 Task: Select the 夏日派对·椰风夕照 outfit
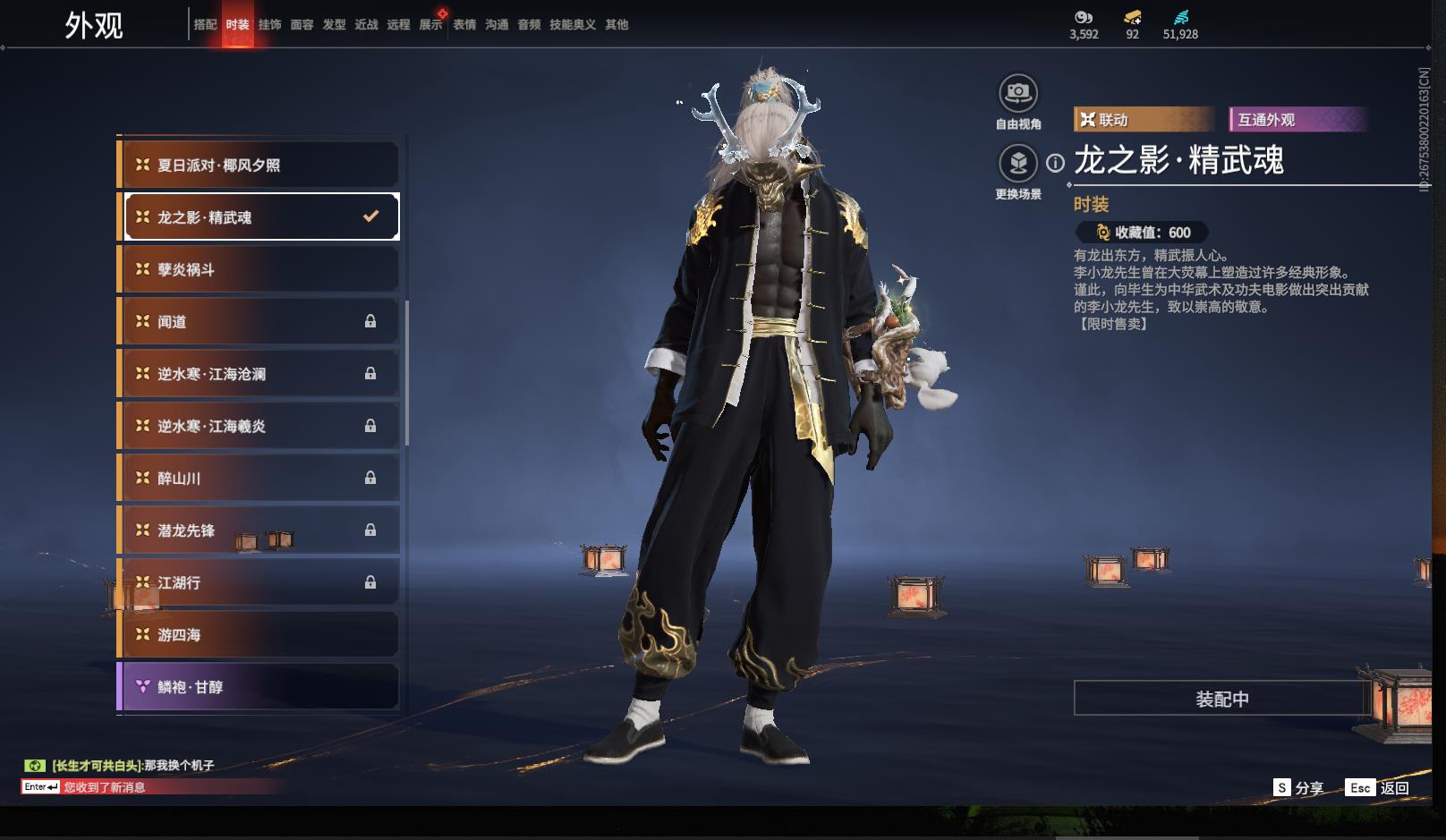pos(259,165)
